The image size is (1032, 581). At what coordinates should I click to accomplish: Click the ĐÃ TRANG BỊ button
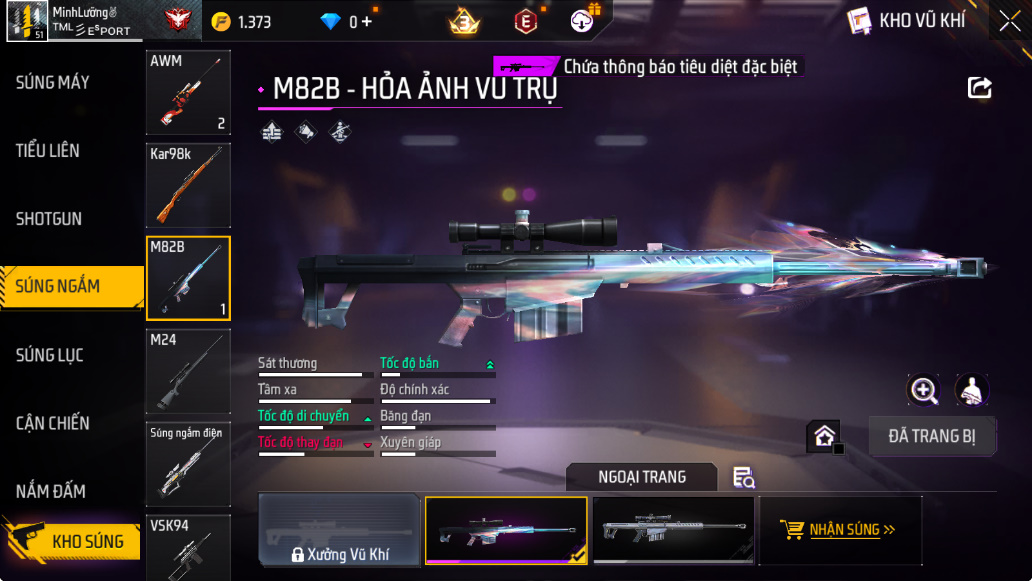click(932, 436)
